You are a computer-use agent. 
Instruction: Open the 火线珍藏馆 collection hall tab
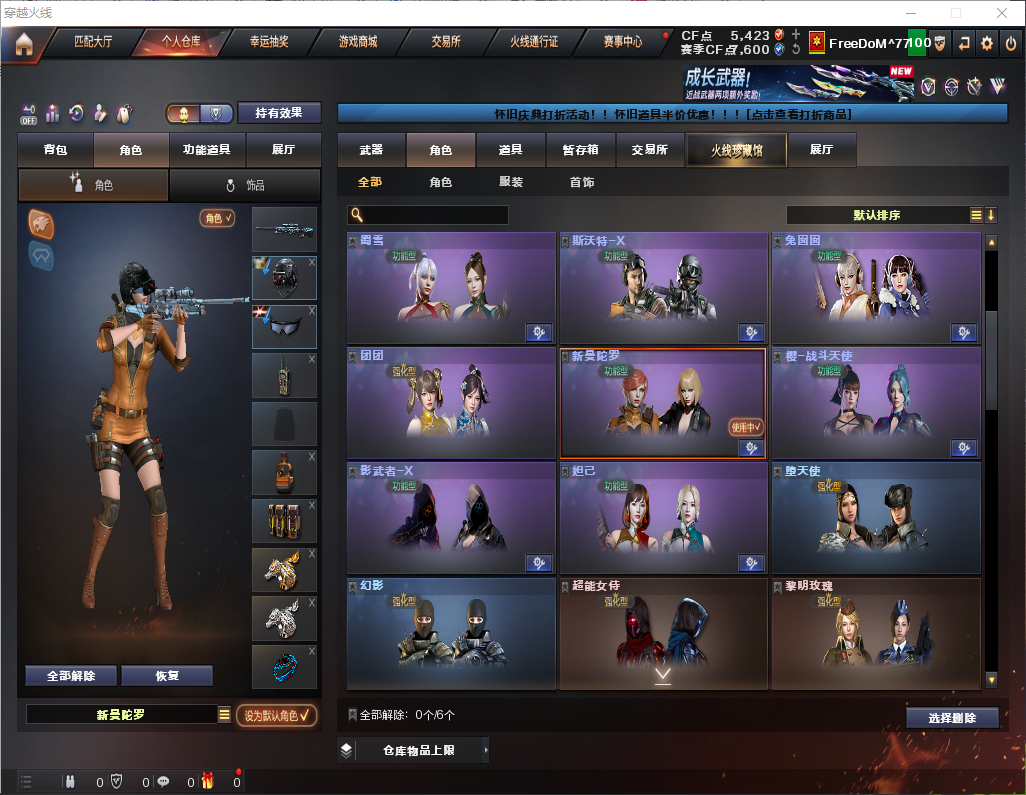pyautogui.click(x=735, y=150)
